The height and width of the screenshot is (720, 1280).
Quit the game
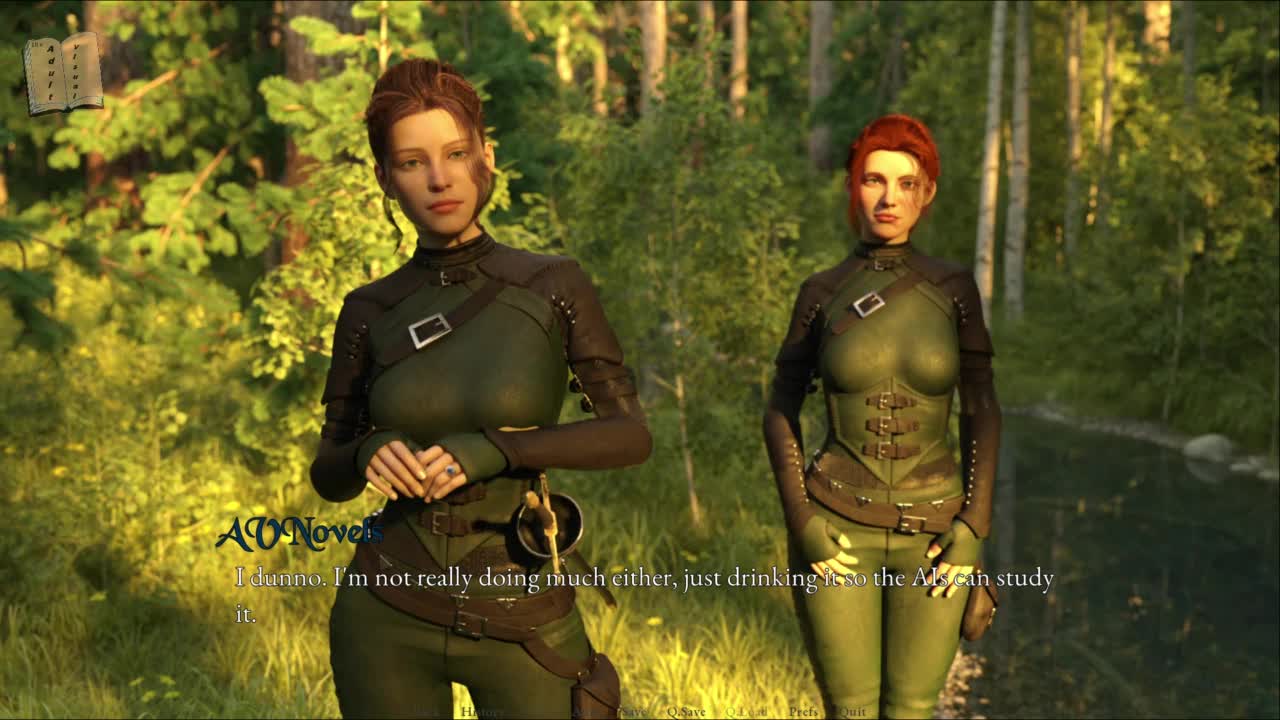coord(852,712)
